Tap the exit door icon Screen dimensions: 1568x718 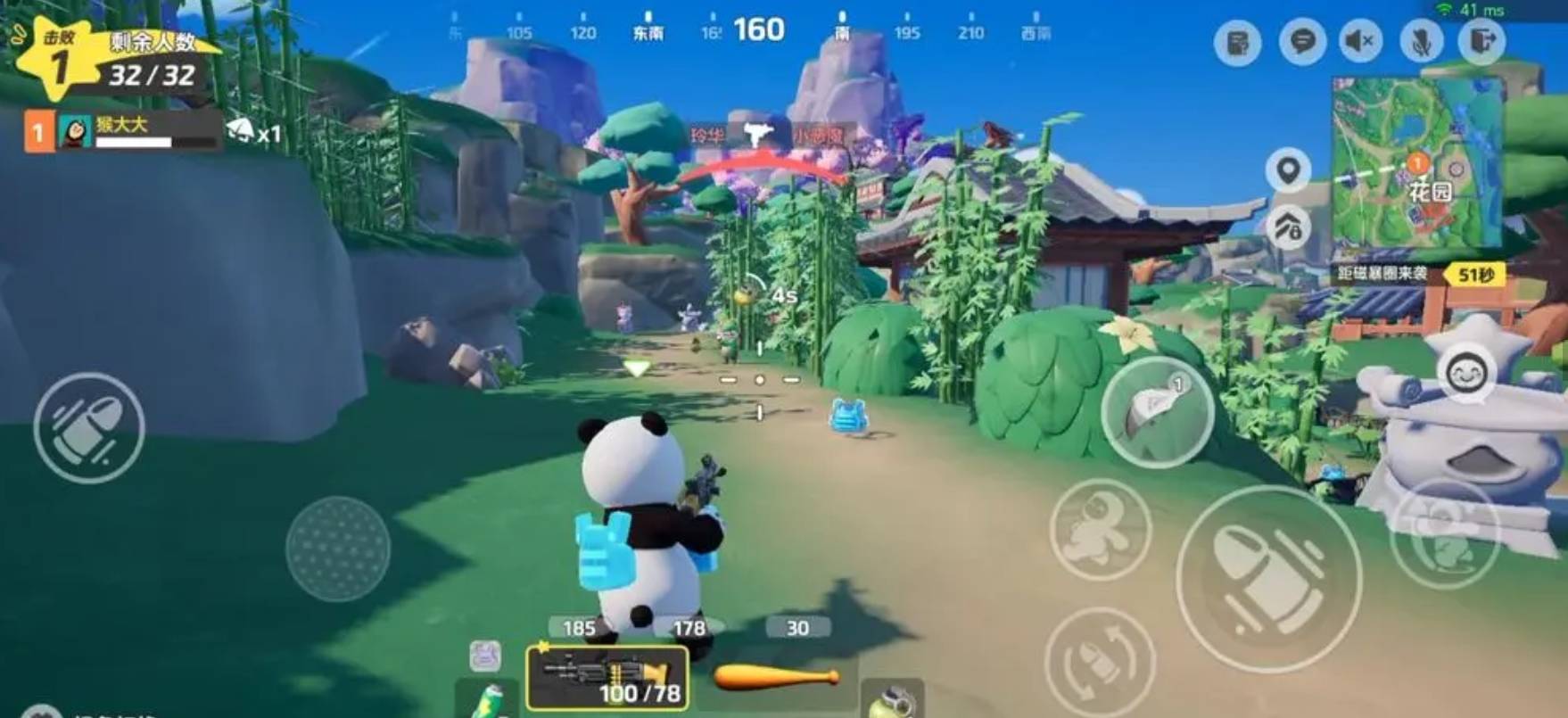(1481, 42)
